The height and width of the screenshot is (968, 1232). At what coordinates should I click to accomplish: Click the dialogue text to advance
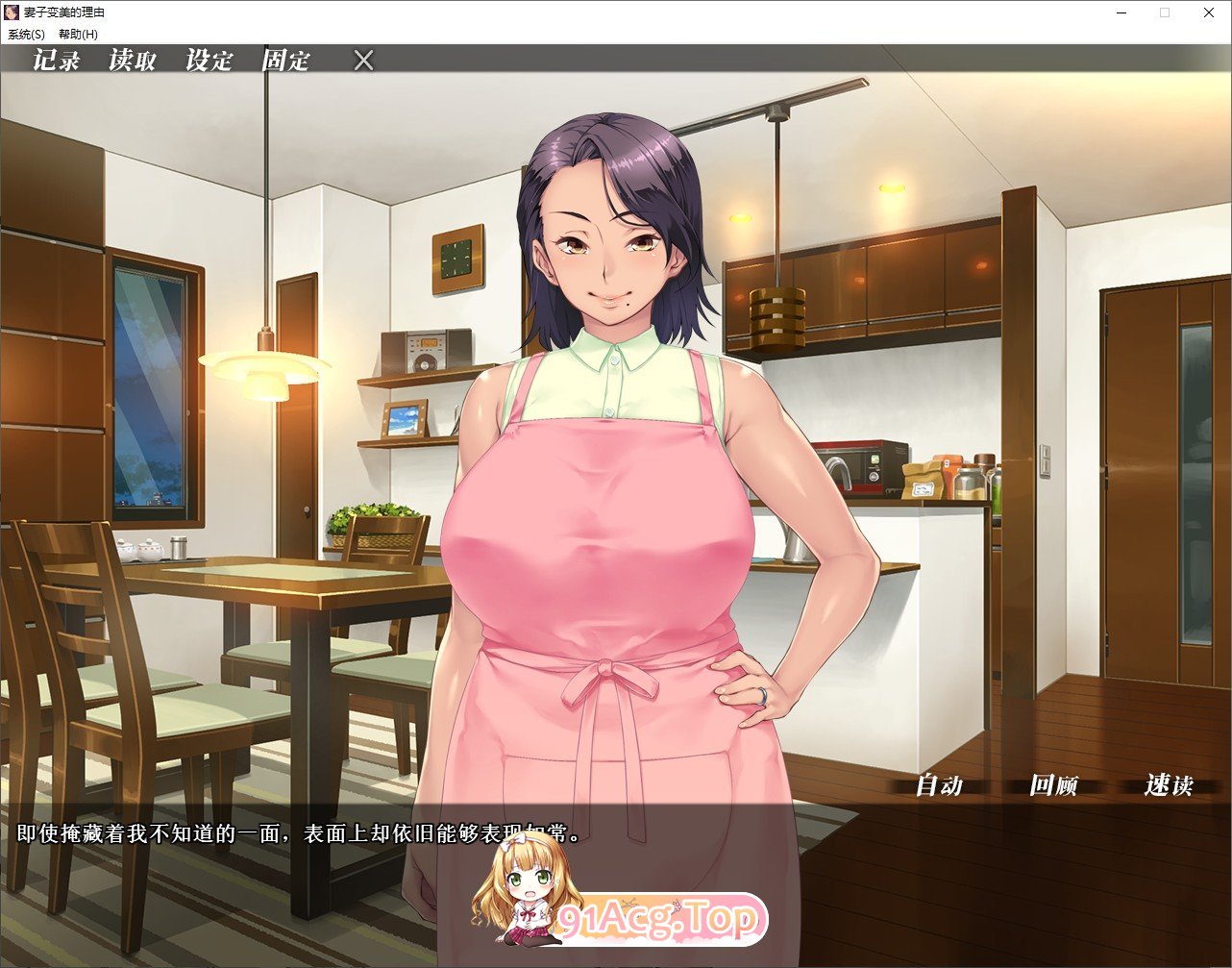coord(288,831)
